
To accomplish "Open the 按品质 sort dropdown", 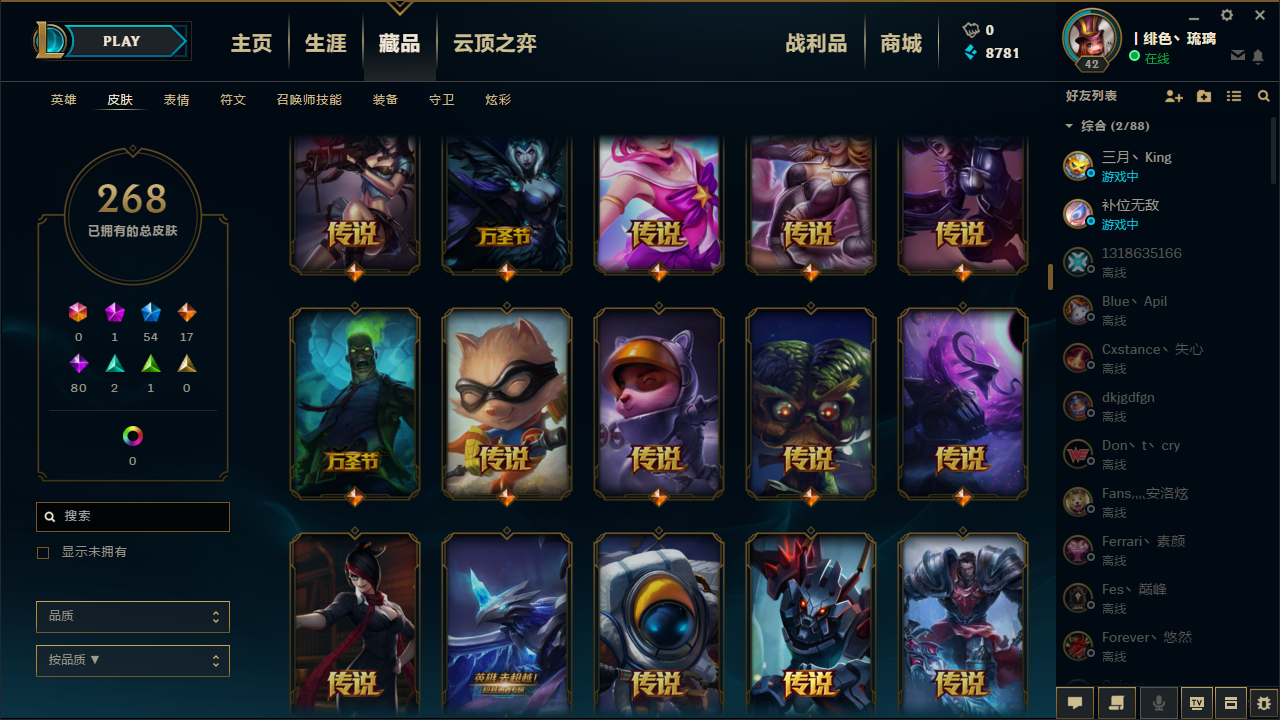I will click(132, 661).
